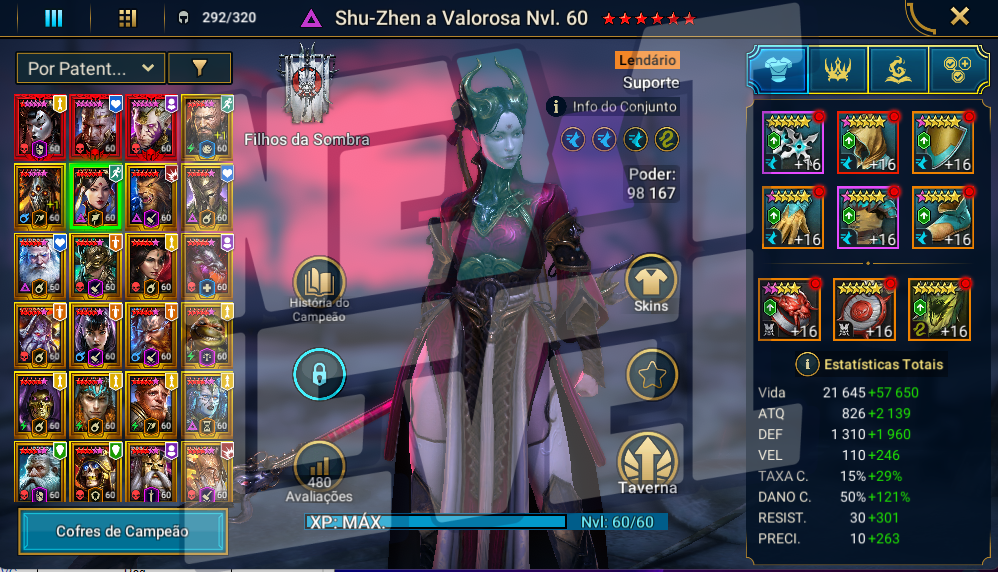Switch to the crown masteries tab
998x572 pixels.
[837, 69]
